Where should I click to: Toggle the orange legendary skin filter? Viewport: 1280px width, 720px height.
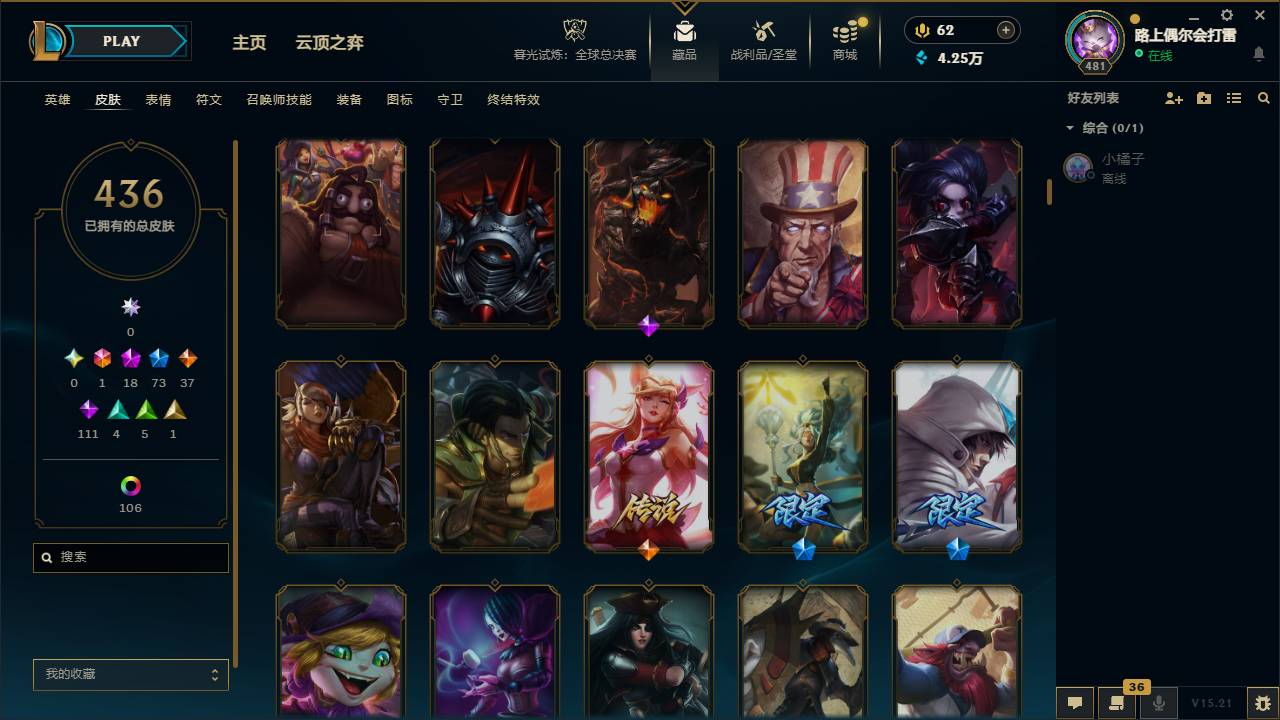coord(187,358)
